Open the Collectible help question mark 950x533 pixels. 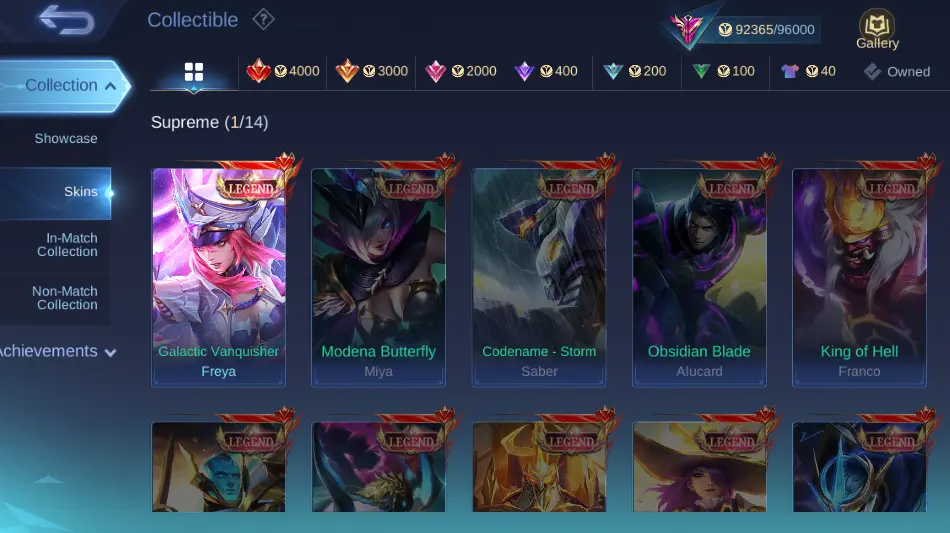coord(263,19)
